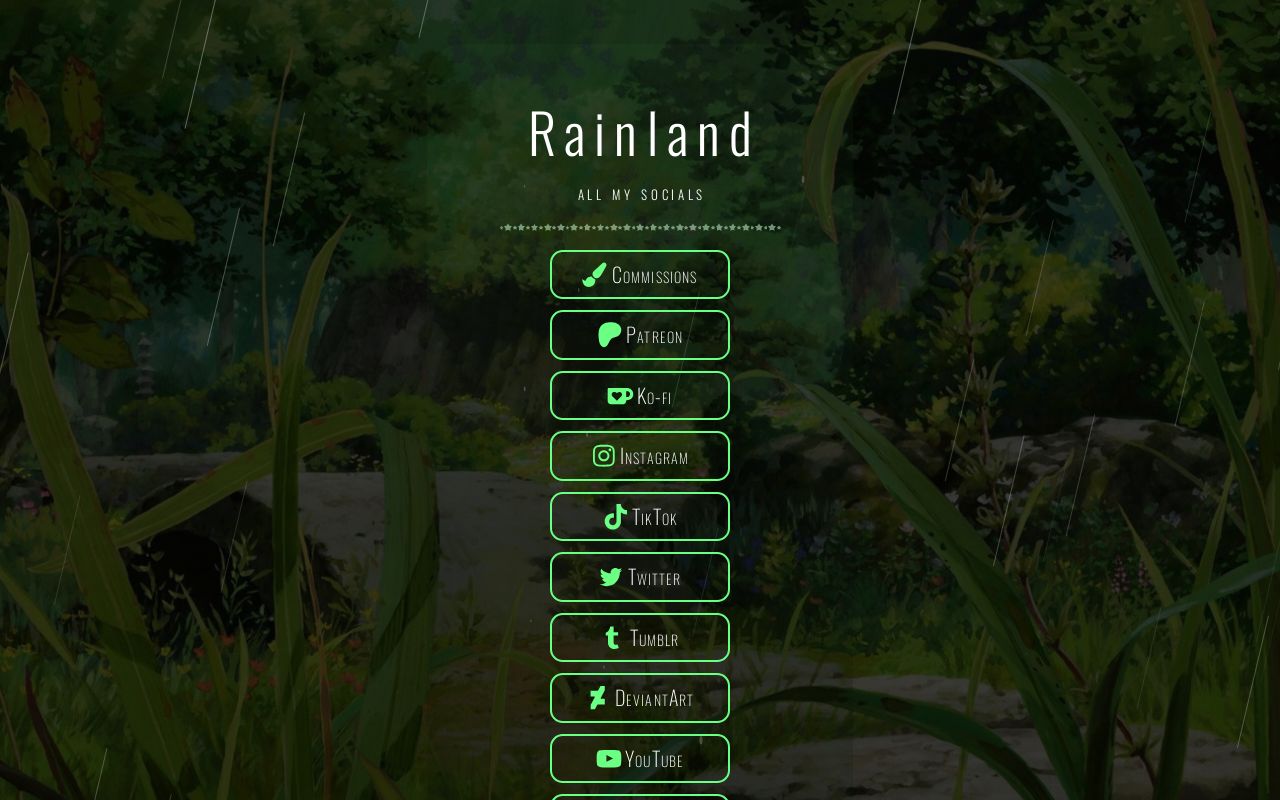1280x800 pixels.
Task: Open the Commissions link
Action: 640,274
